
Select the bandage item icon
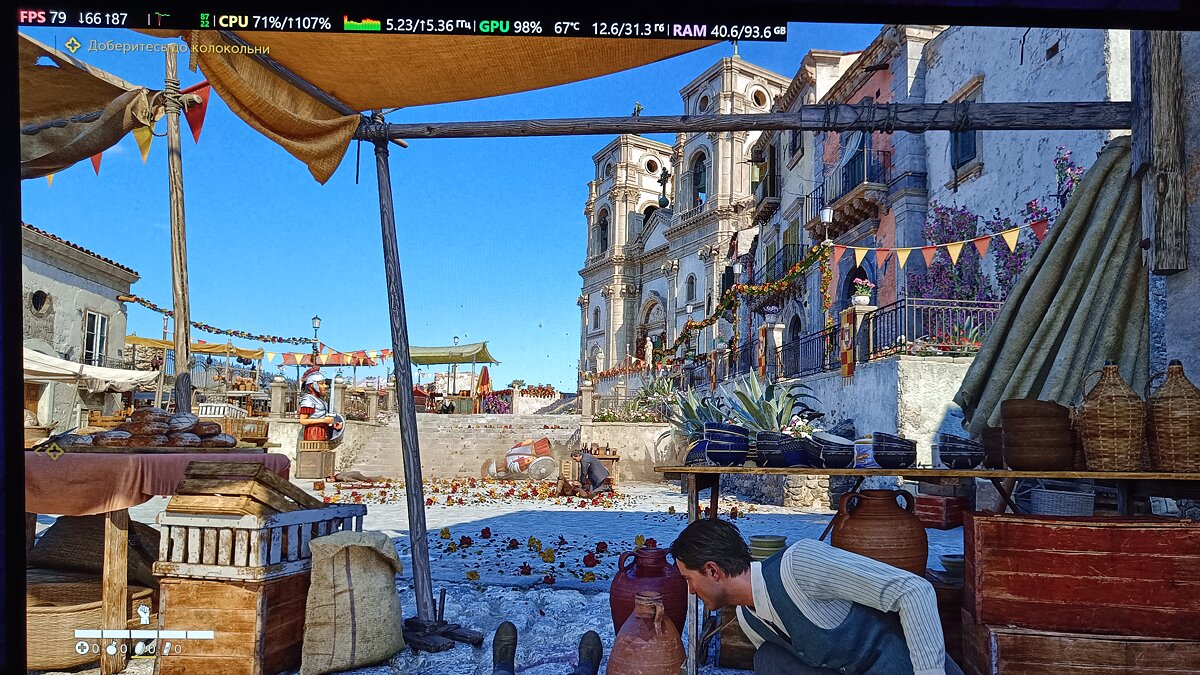tap(166, 648)
